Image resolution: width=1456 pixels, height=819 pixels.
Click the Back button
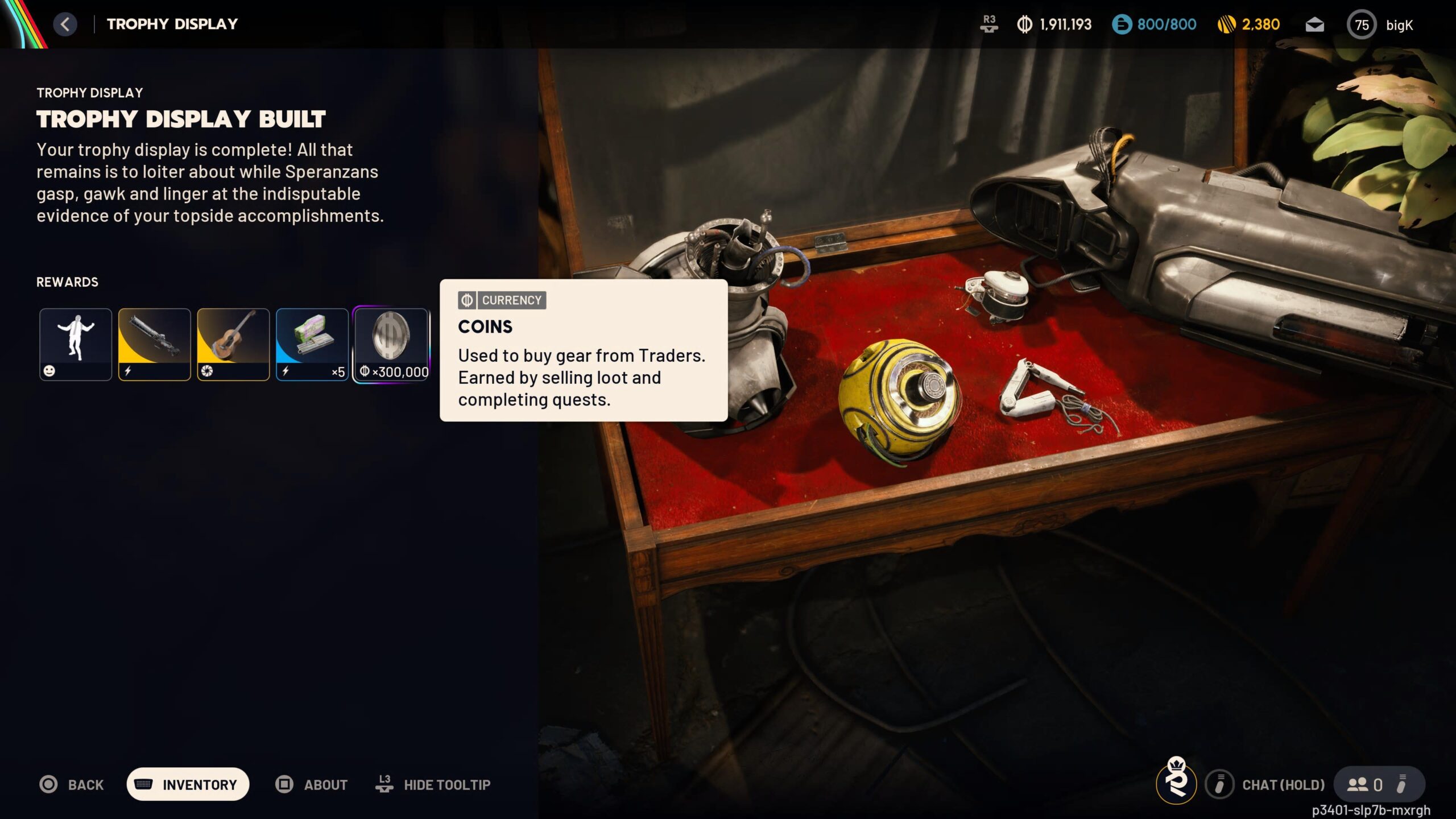pos(72,785)
